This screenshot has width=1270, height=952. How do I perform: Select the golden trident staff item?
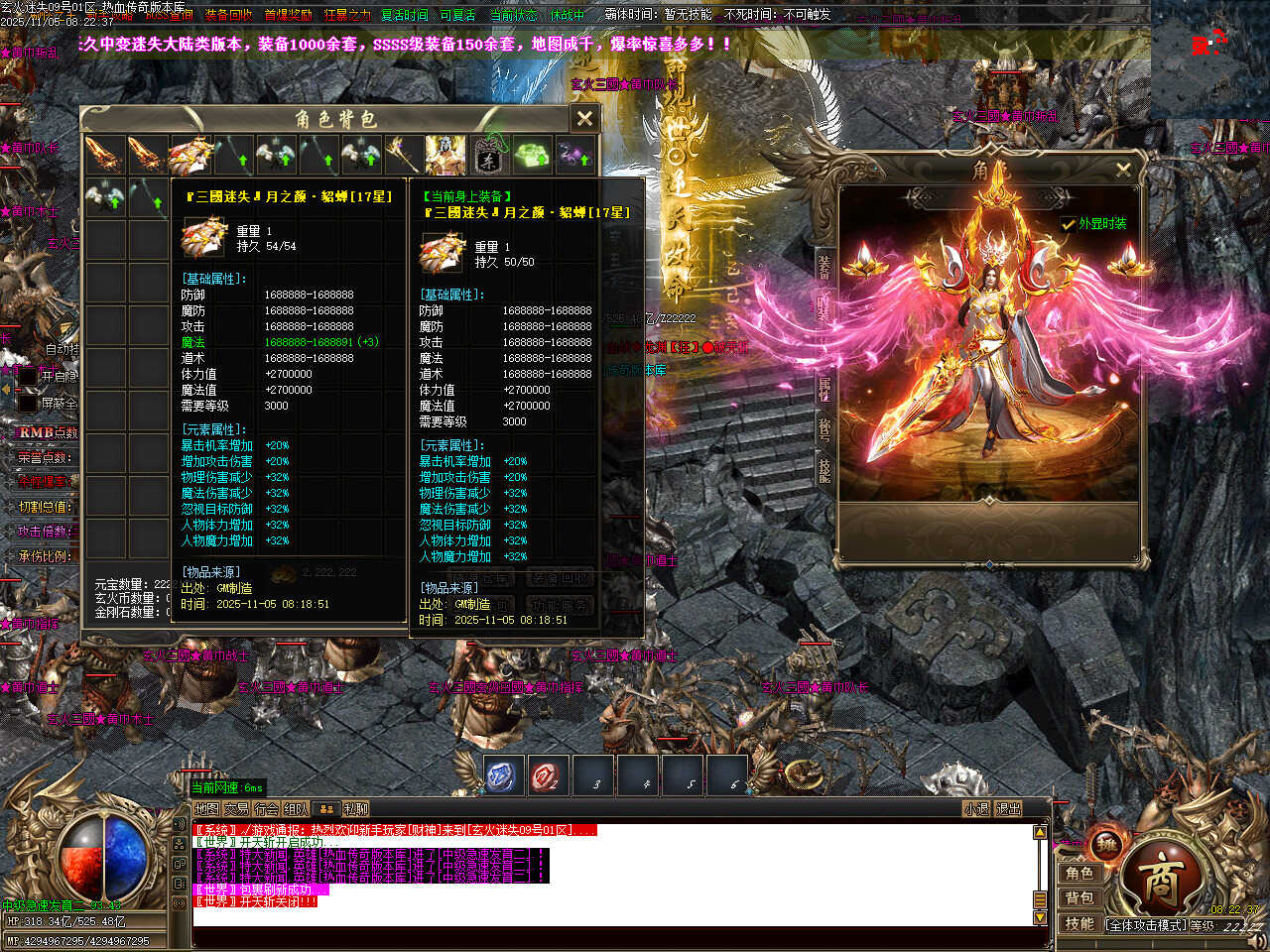click(403, 155)
